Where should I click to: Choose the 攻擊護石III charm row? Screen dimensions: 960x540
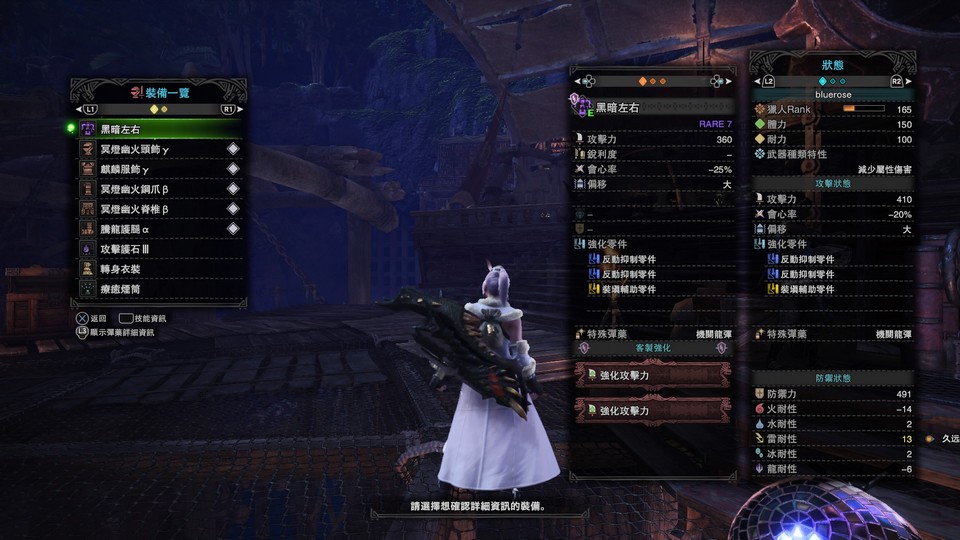(158, 249)
